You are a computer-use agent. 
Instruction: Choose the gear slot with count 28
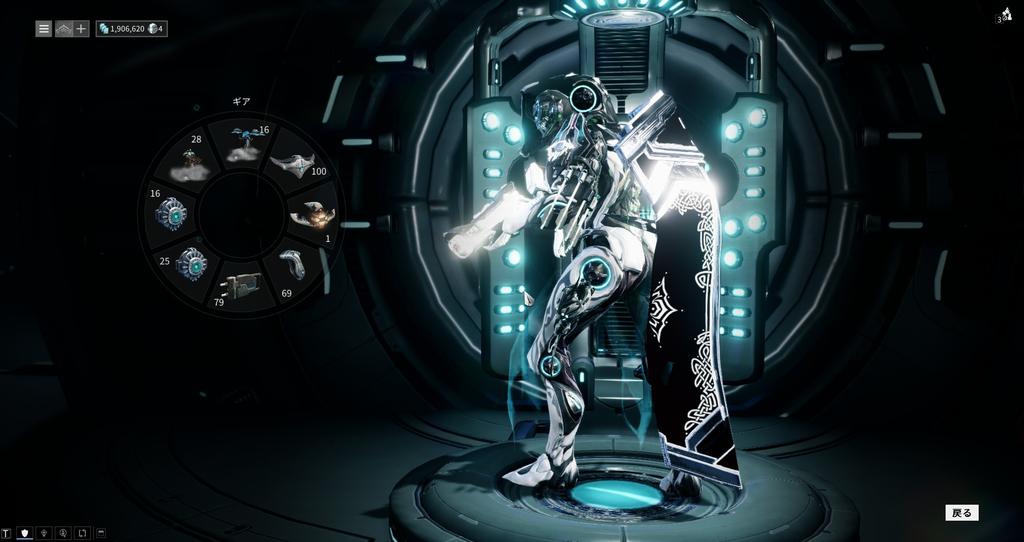190,158
